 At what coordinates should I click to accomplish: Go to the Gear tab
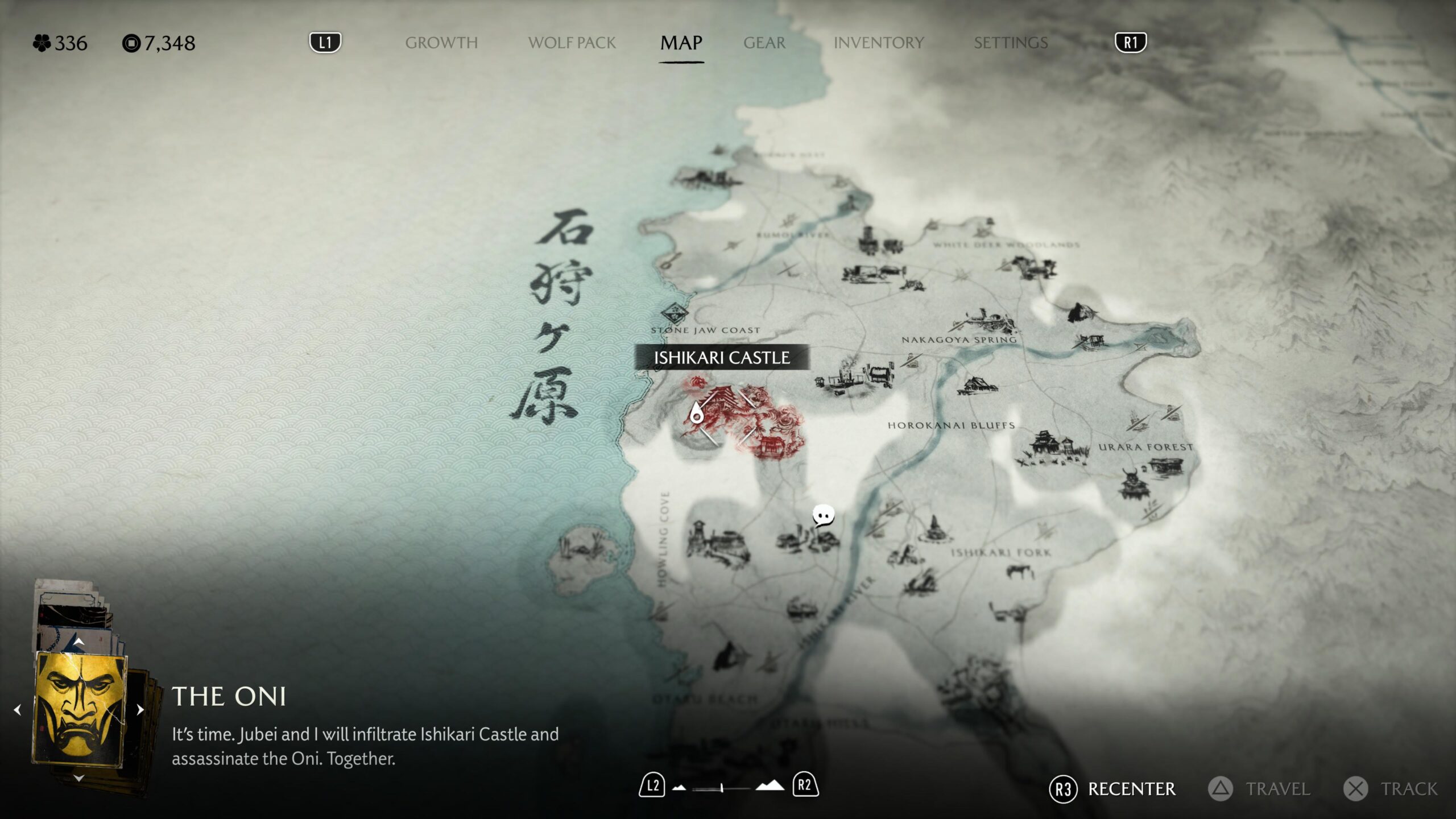click(x=764, y=43)
